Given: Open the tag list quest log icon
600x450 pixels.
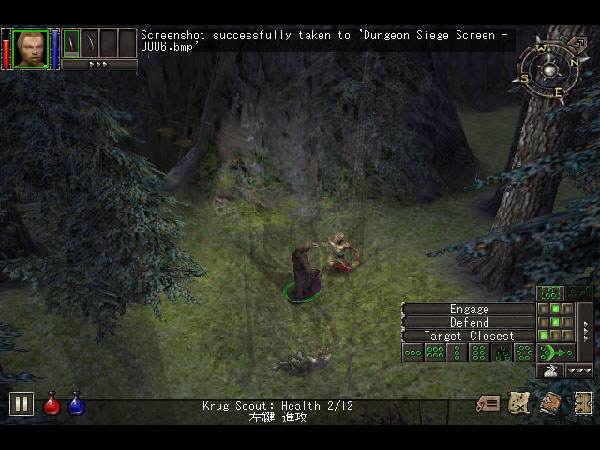Looking at the screenshot, I should pyautogui.click(x=489, y=404).
